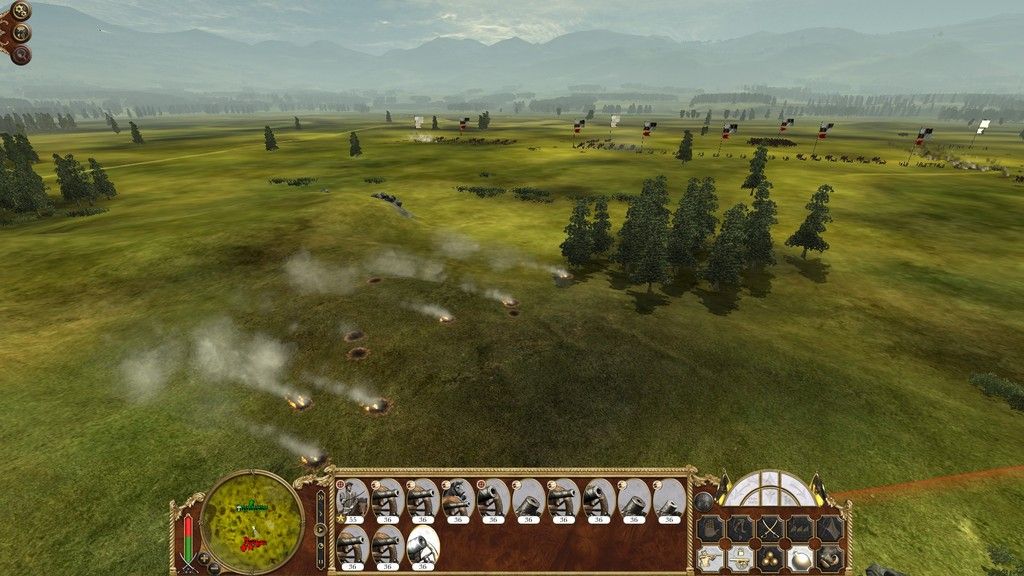
Task: Click the raised hand halt button
Action: (x=710, y=528)
